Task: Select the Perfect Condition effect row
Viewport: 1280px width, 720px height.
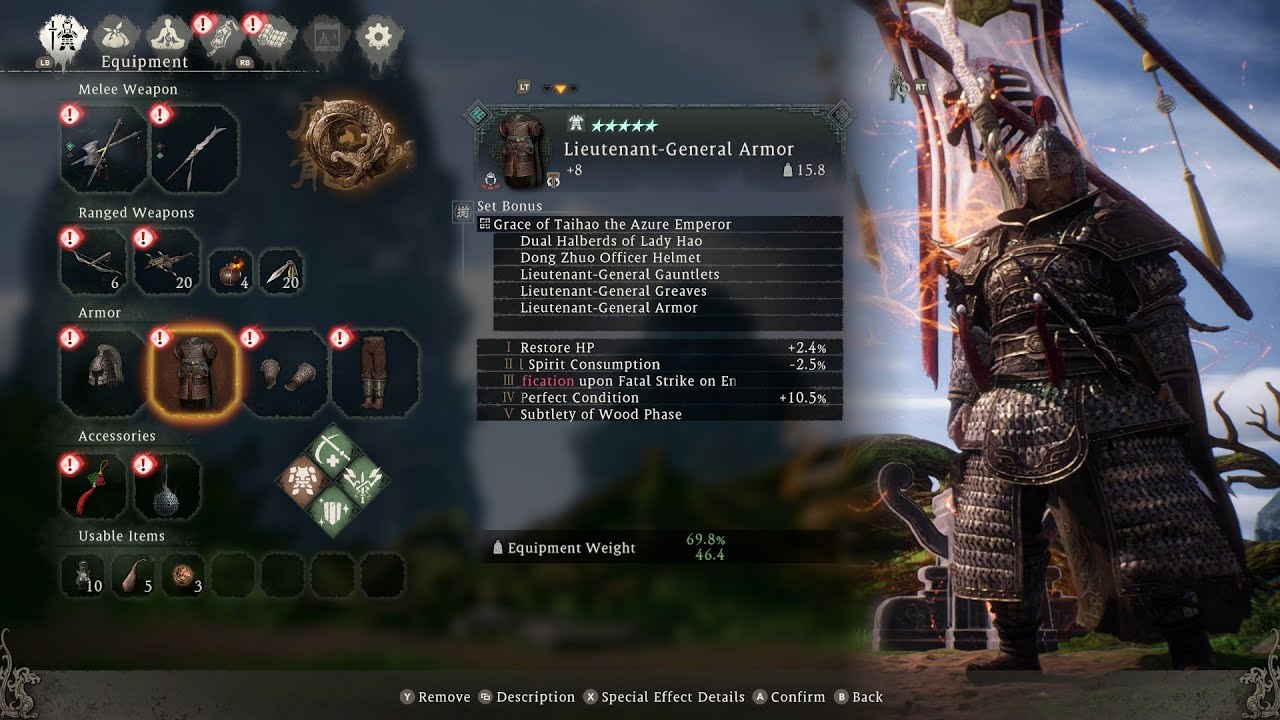Action: (x=660, y=398)
